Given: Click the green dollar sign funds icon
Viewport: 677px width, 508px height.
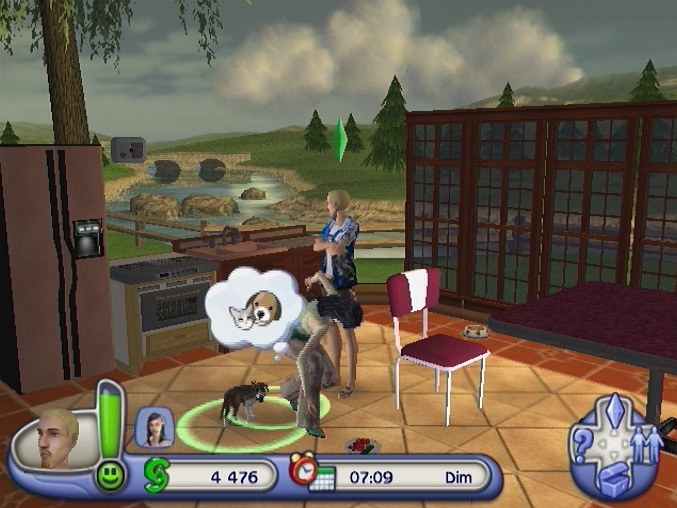Looking at the screenshot, I should [x=155, y=474].
